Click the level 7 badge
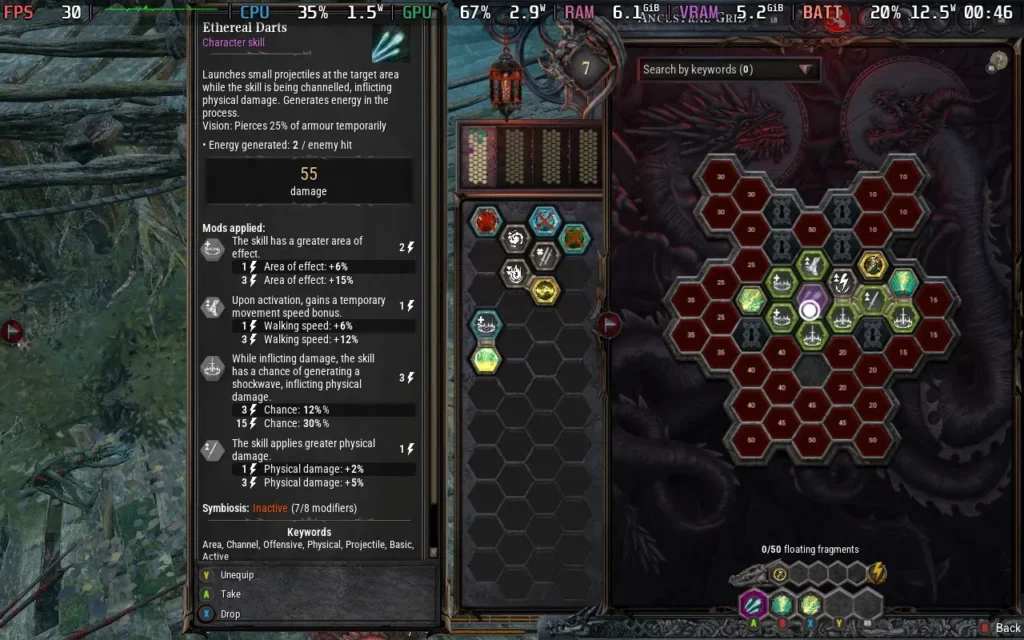The width and height of the screenshot is (1024, 640). [x=586, y=70]
